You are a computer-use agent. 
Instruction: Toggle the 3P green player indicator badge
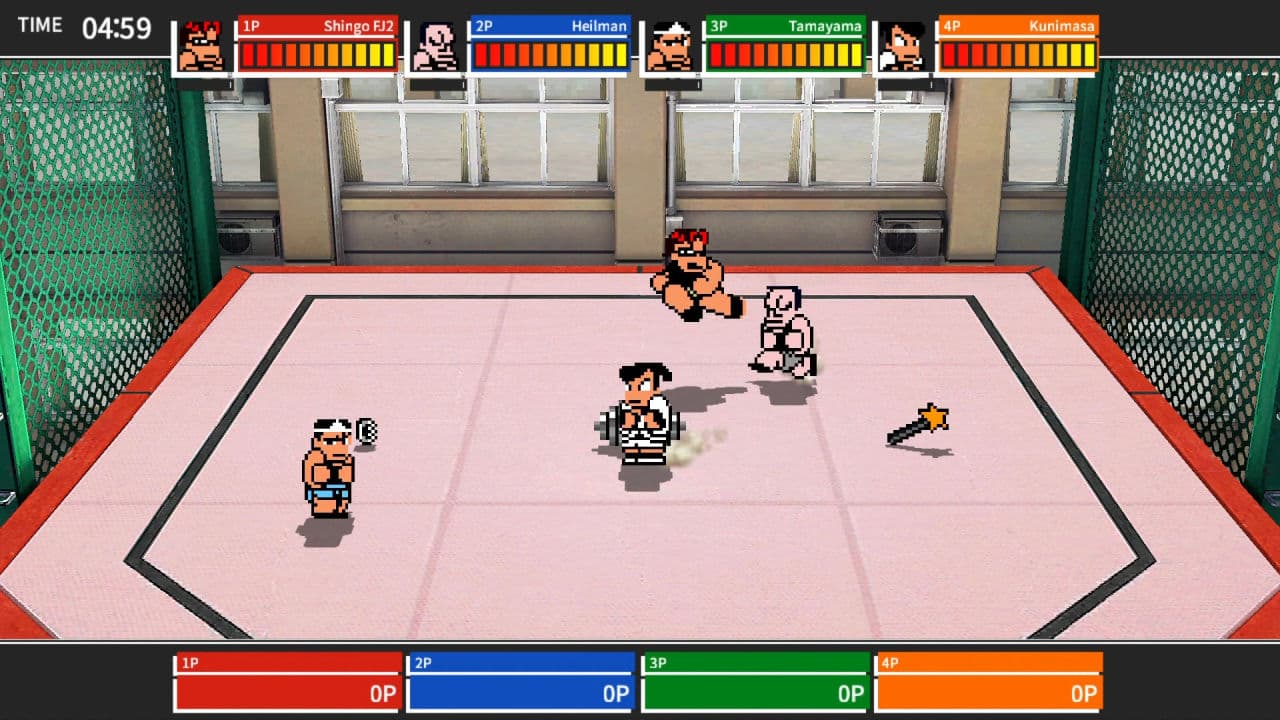point(720,26)
